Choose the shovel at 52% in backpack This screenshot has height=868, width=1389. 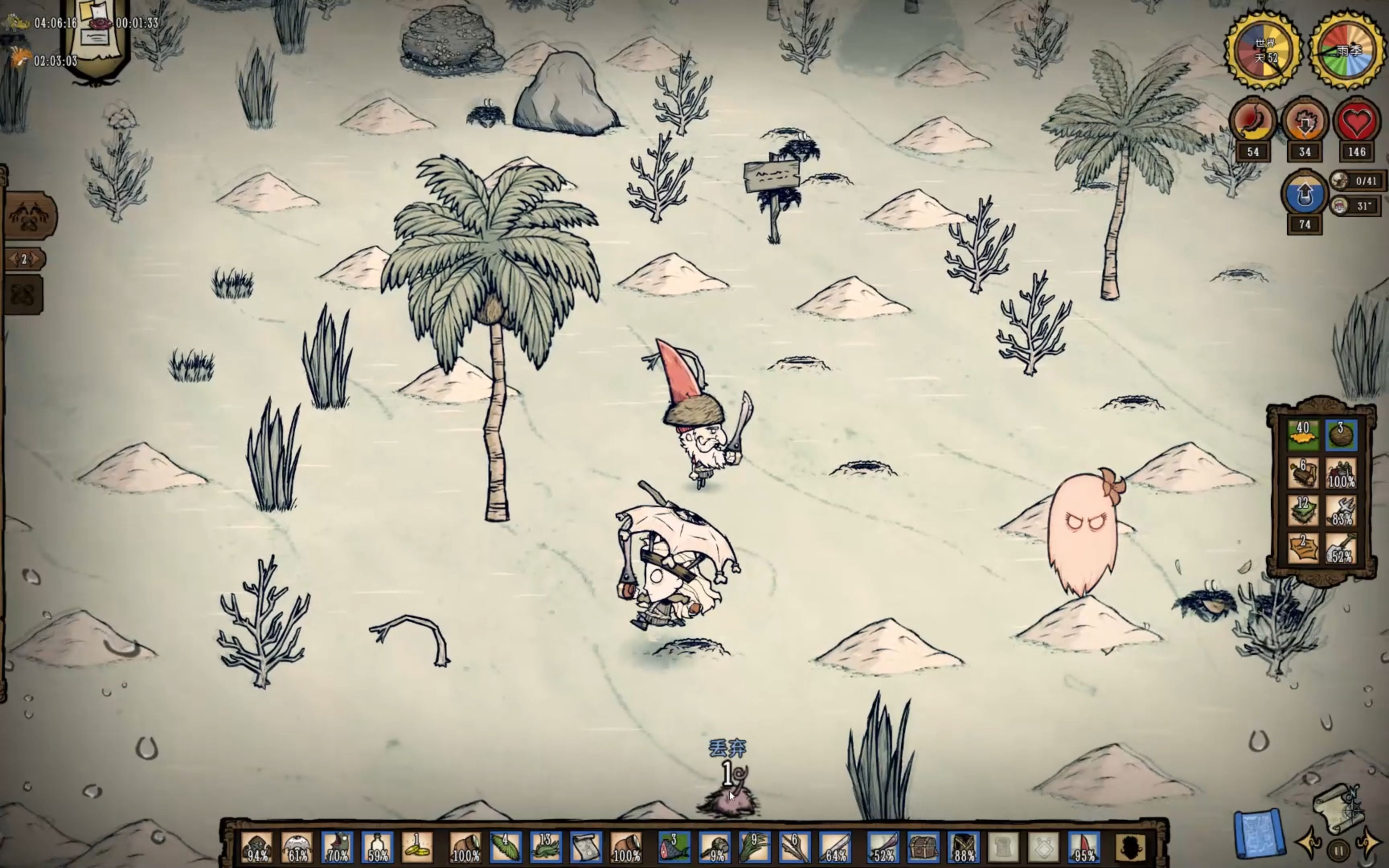[x=1341, y=548]
